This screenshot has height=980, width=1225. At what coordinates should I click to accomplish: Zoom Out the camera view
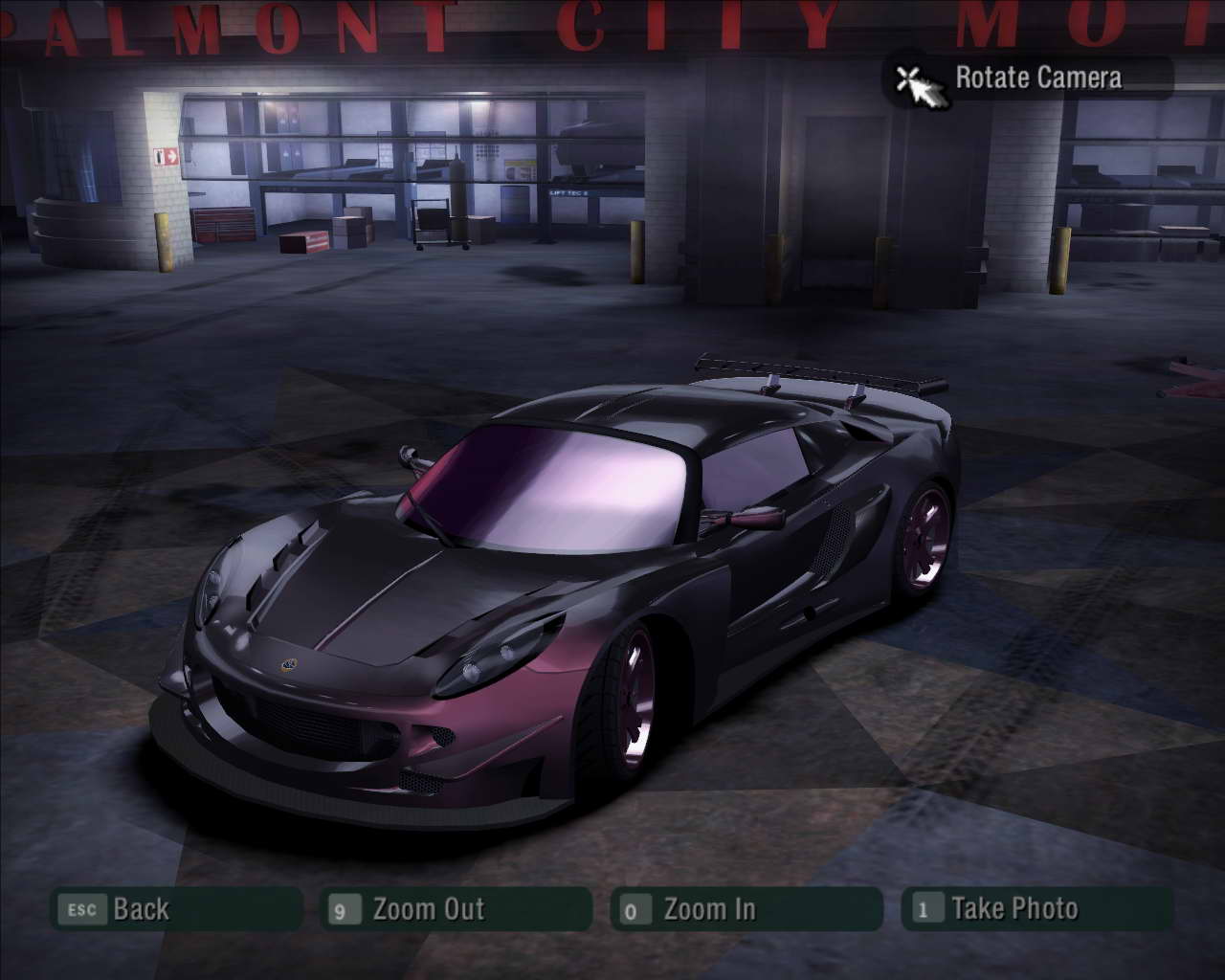(456, 909)
